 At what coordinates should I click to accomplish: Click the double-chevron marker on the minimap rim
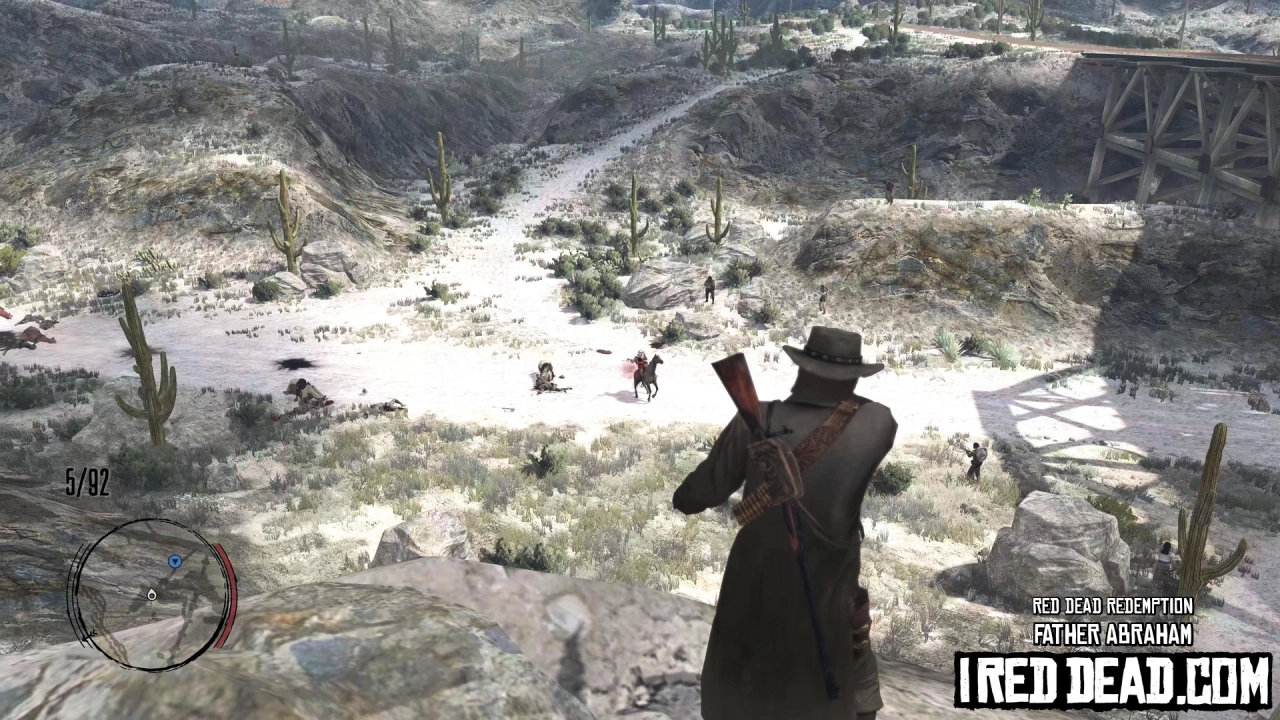click(90, 633)
